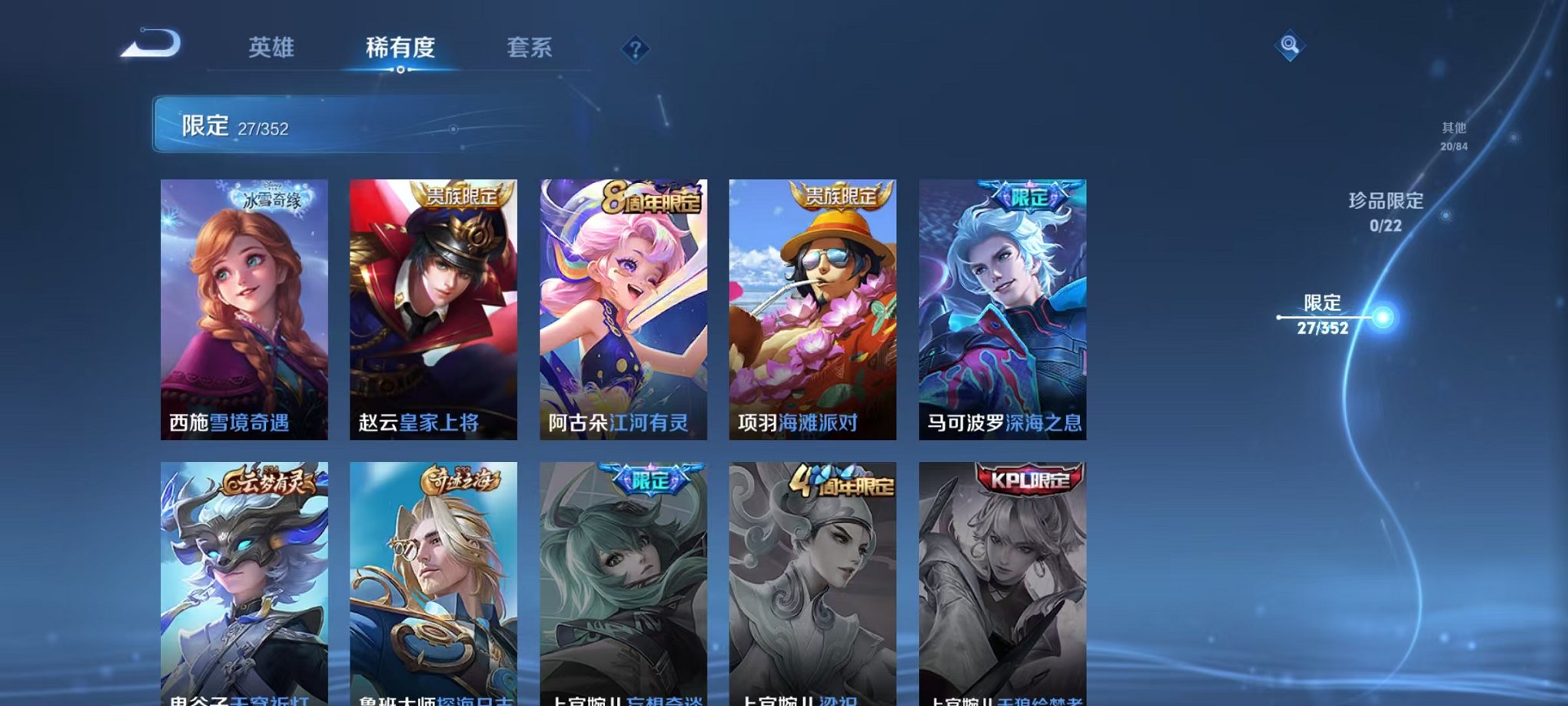Open the 马可波罗深海之息 skin thumbnail
Image resolution: width=1568 pixels, height=706 pixels.
point(1005,308)
